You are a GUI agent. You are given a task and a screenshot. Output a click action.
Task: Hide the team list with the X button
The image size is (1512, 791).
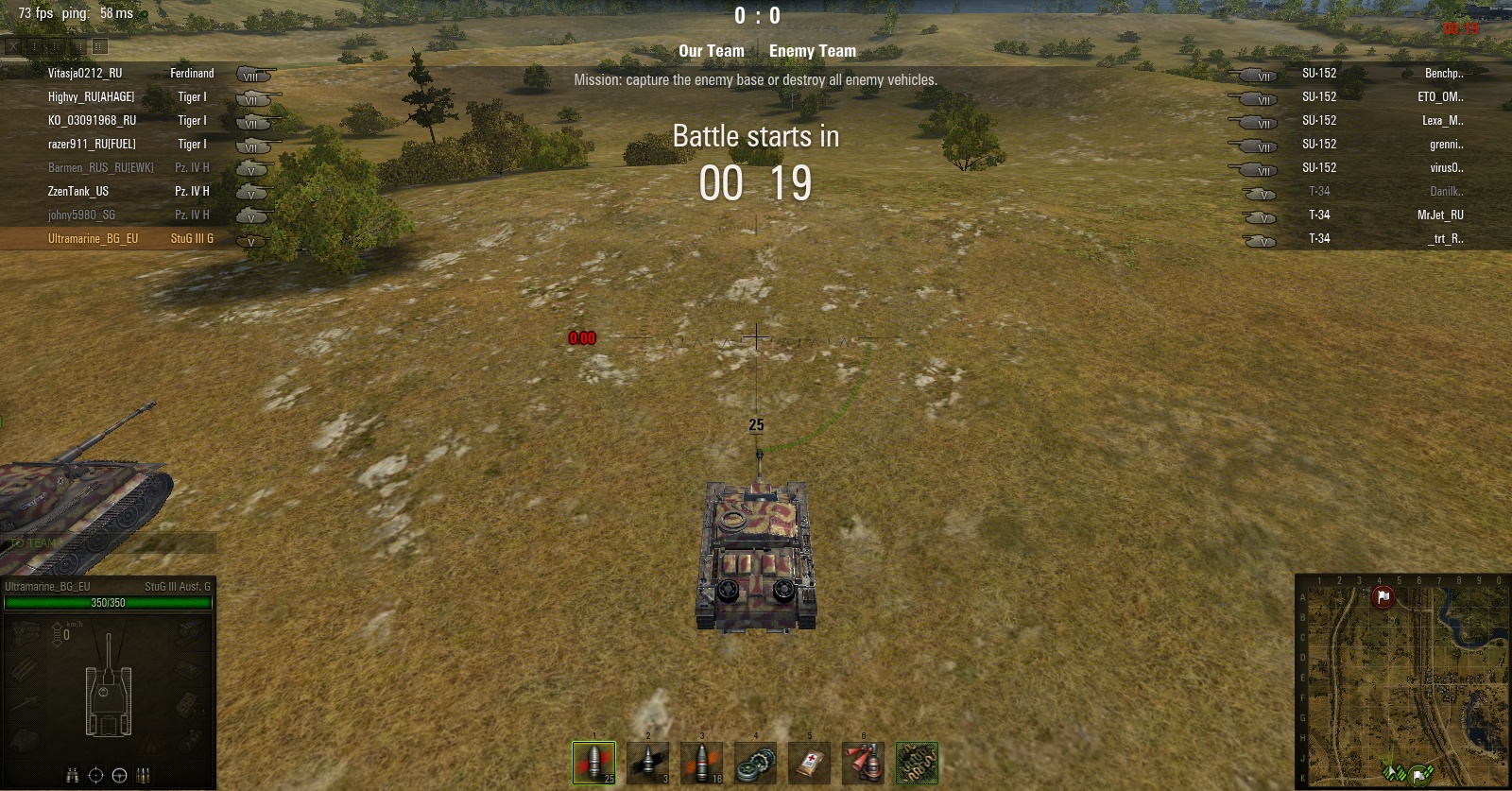point(13,46)
